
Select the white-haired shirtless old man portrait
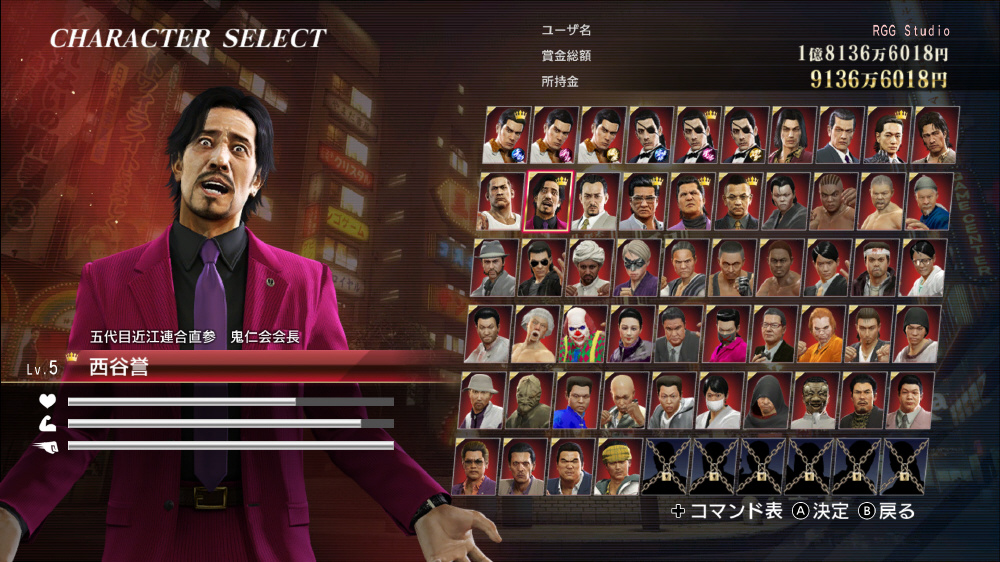538,333
